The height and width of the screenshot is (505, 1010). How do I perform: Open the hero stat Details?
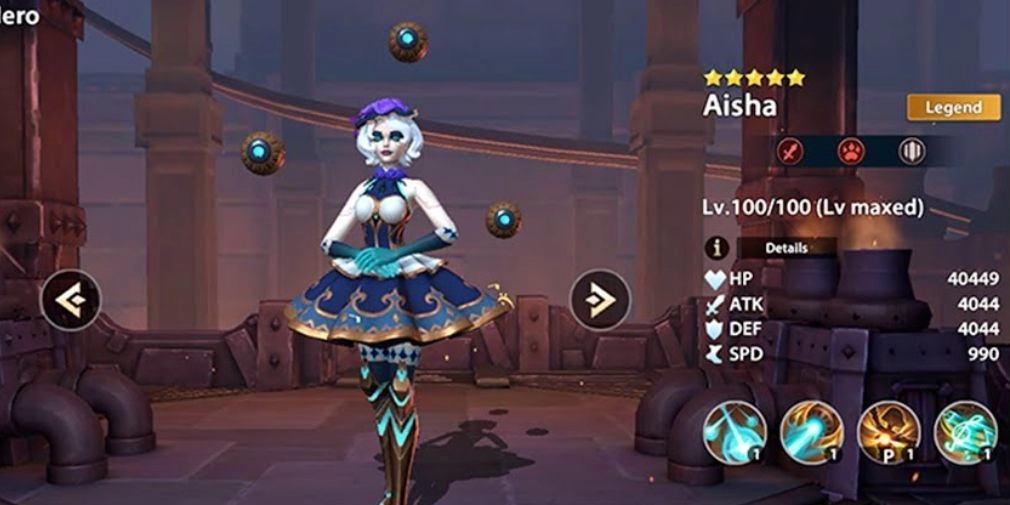coord(786,247)
